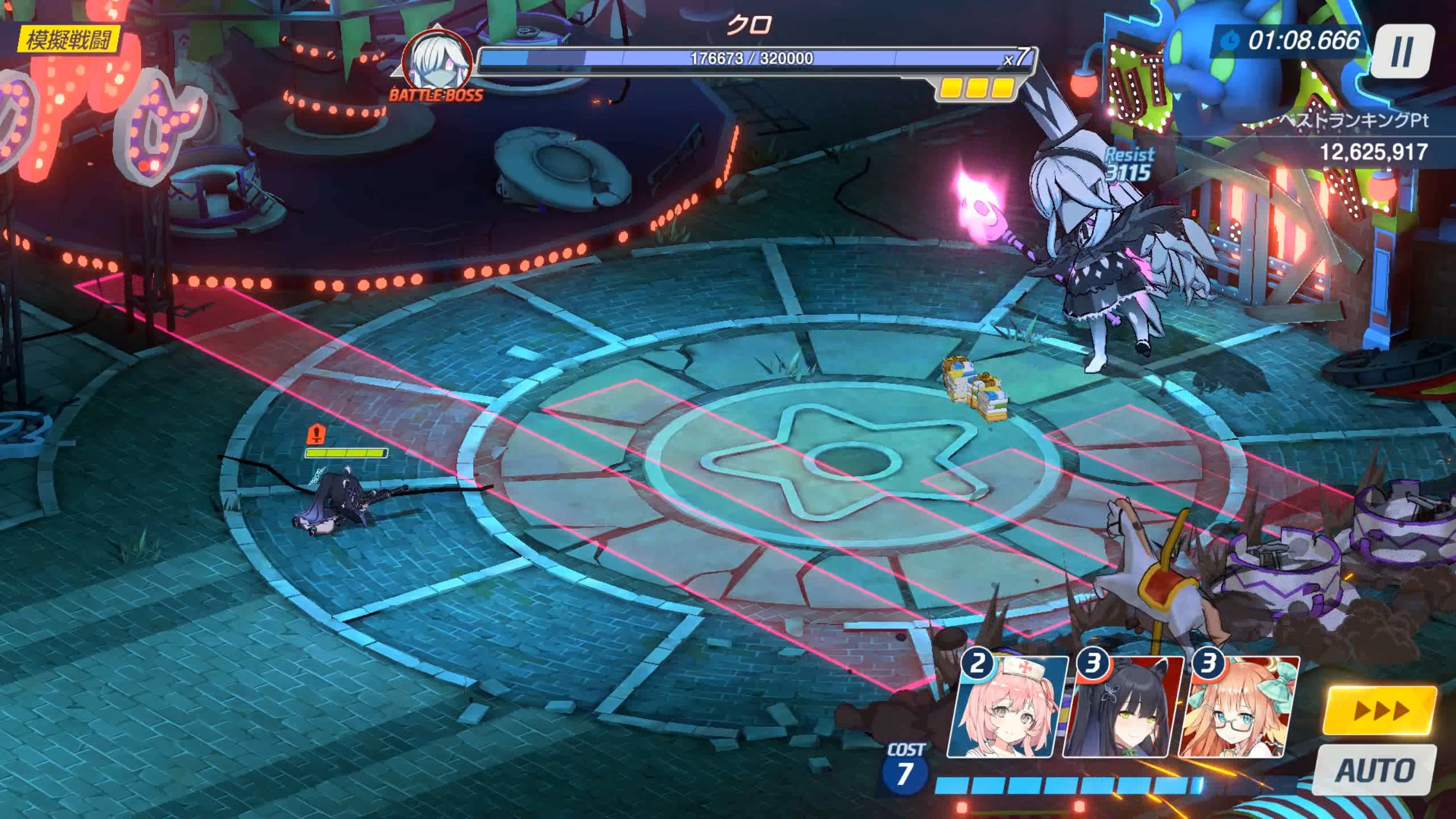
Task: Use the pink-haired nurse skill card
Action: coord(1007,708)
